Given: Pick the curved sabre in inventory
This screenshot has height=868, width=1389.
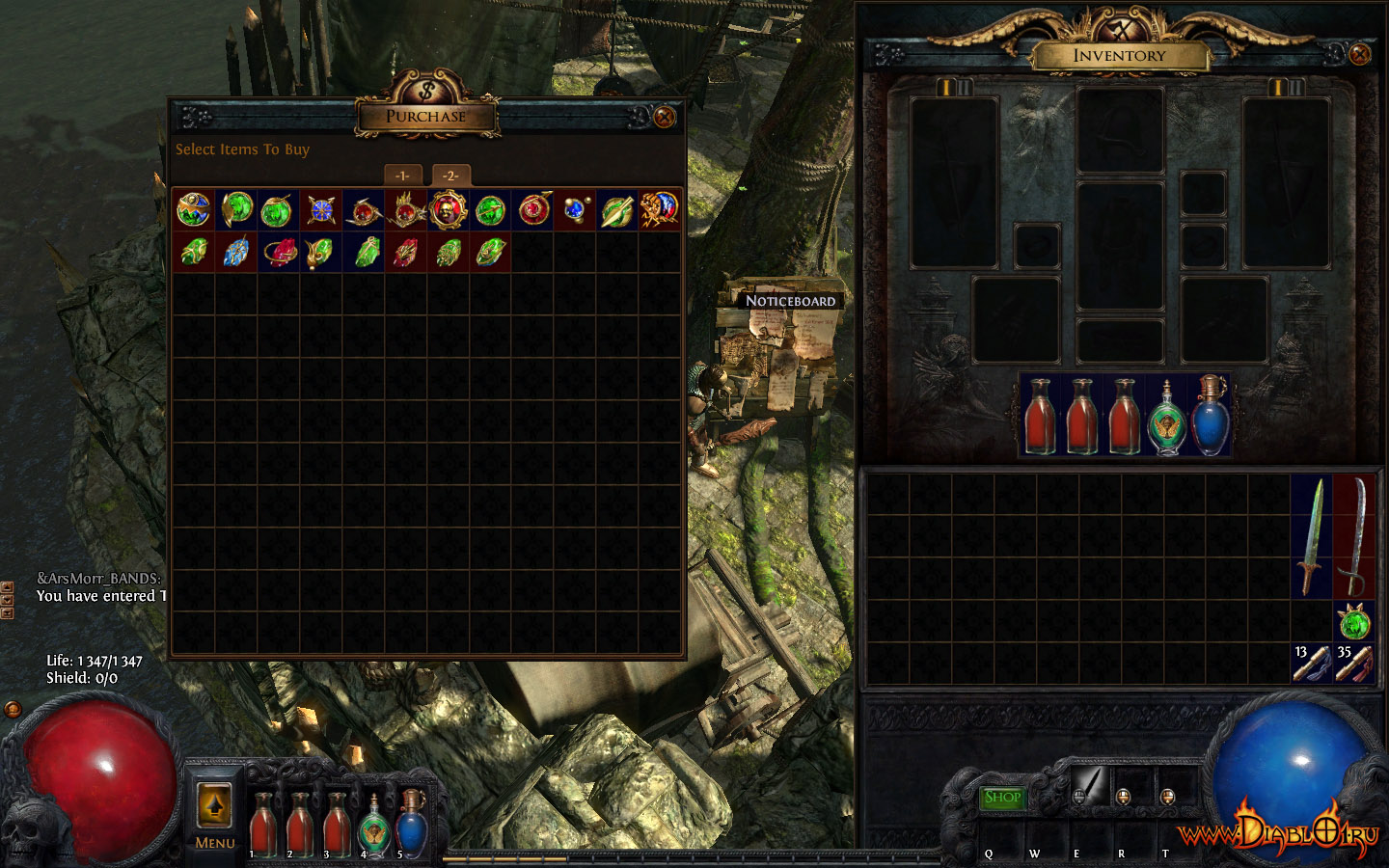Looking at the screenshot, I should 1354,535.
